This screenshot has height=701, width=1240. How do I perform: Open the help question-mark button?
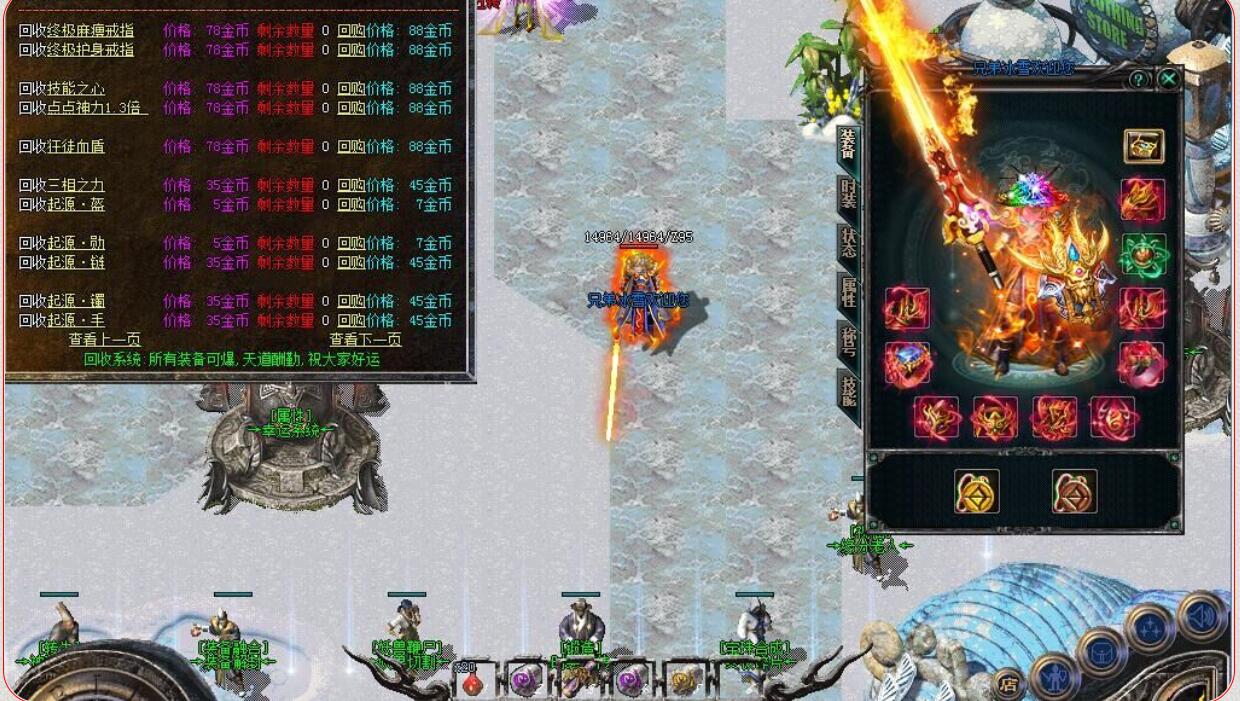[1138, 78]
